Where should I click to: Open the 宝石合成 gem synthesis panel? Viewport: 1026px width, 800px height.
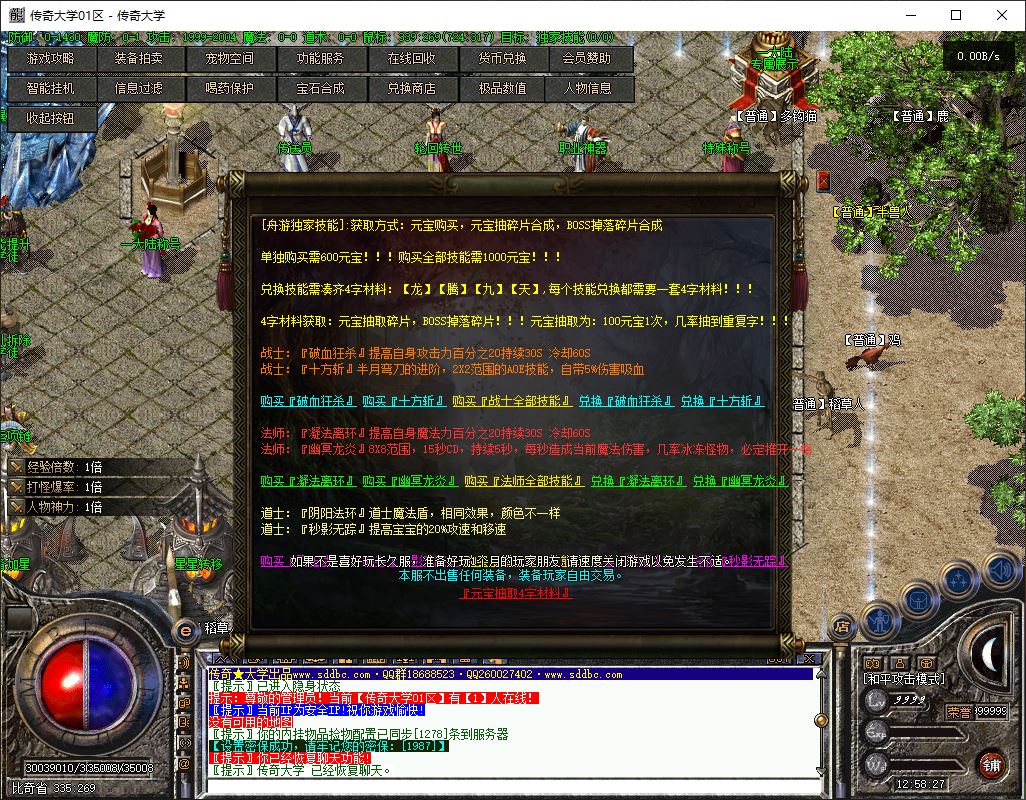pyautogui.click(x=320, y=88)
